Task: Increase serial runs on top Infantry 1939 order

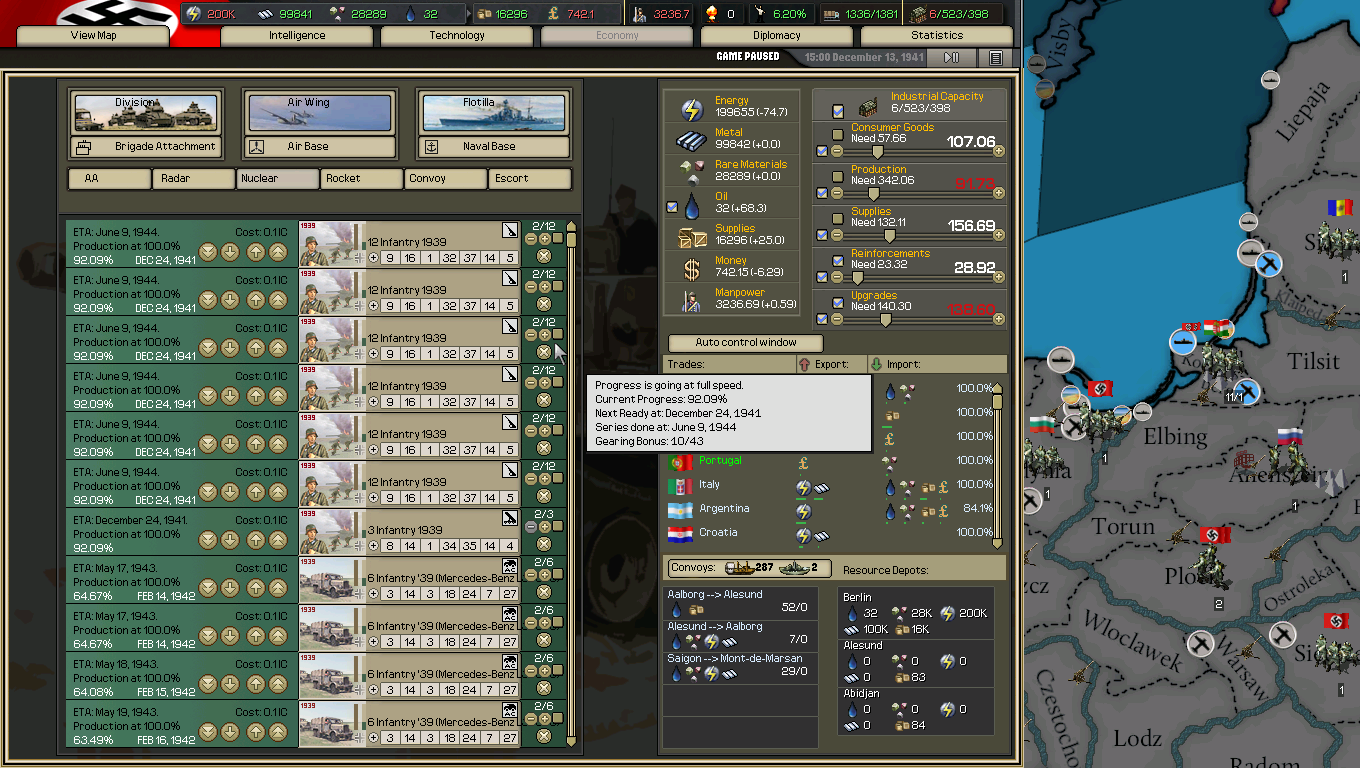Action: [x=543, y=240]
